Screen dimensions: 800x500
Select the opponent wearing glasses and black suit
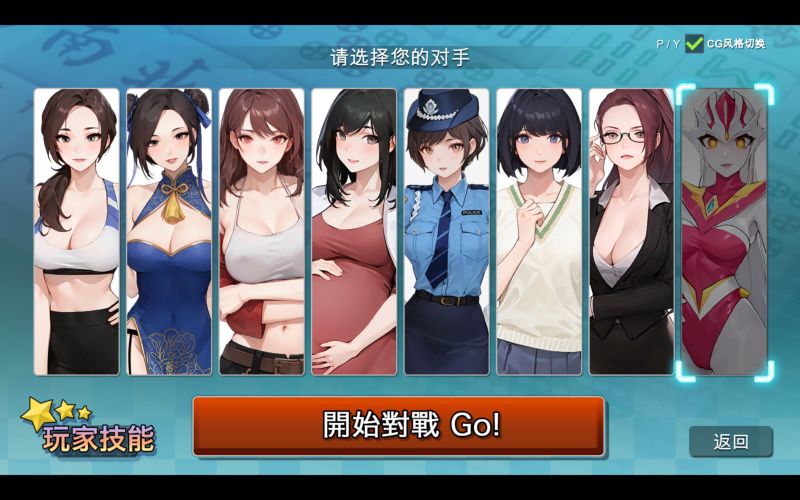[631, 232]
